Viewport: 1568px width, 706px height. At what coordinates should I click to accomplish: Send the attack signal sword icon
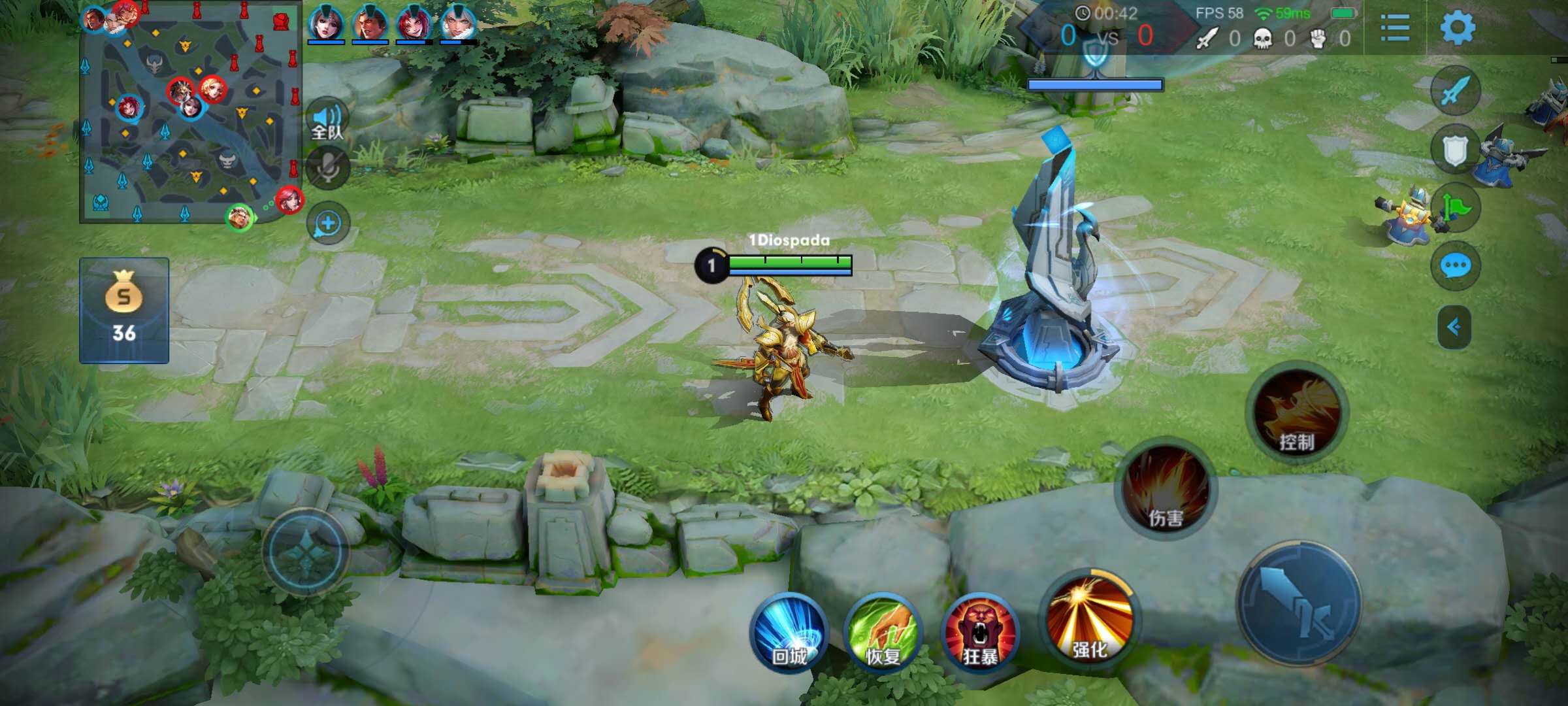pos(1455,91)
